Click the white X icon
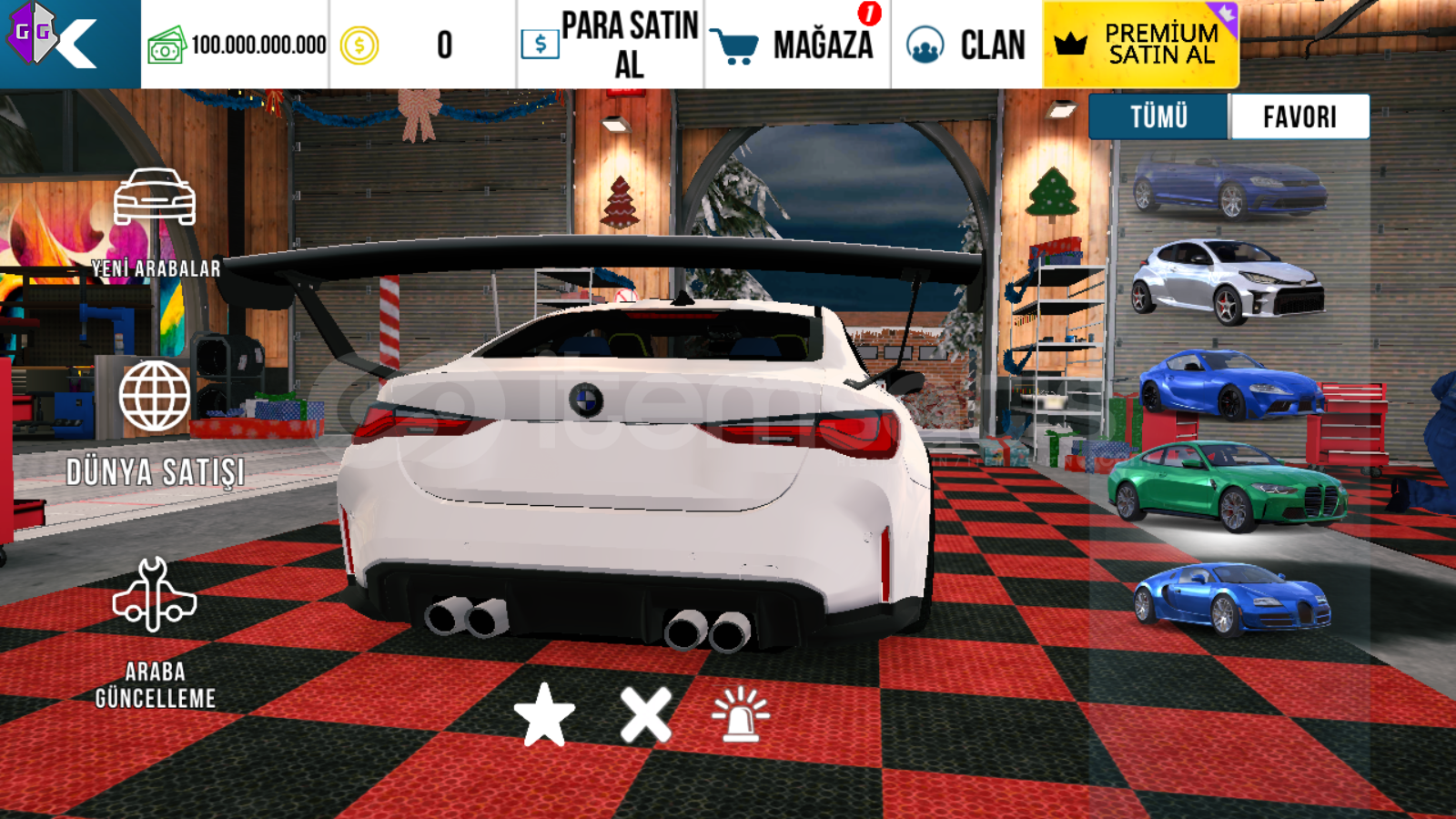1456x819 pixels. pos(645,715)
